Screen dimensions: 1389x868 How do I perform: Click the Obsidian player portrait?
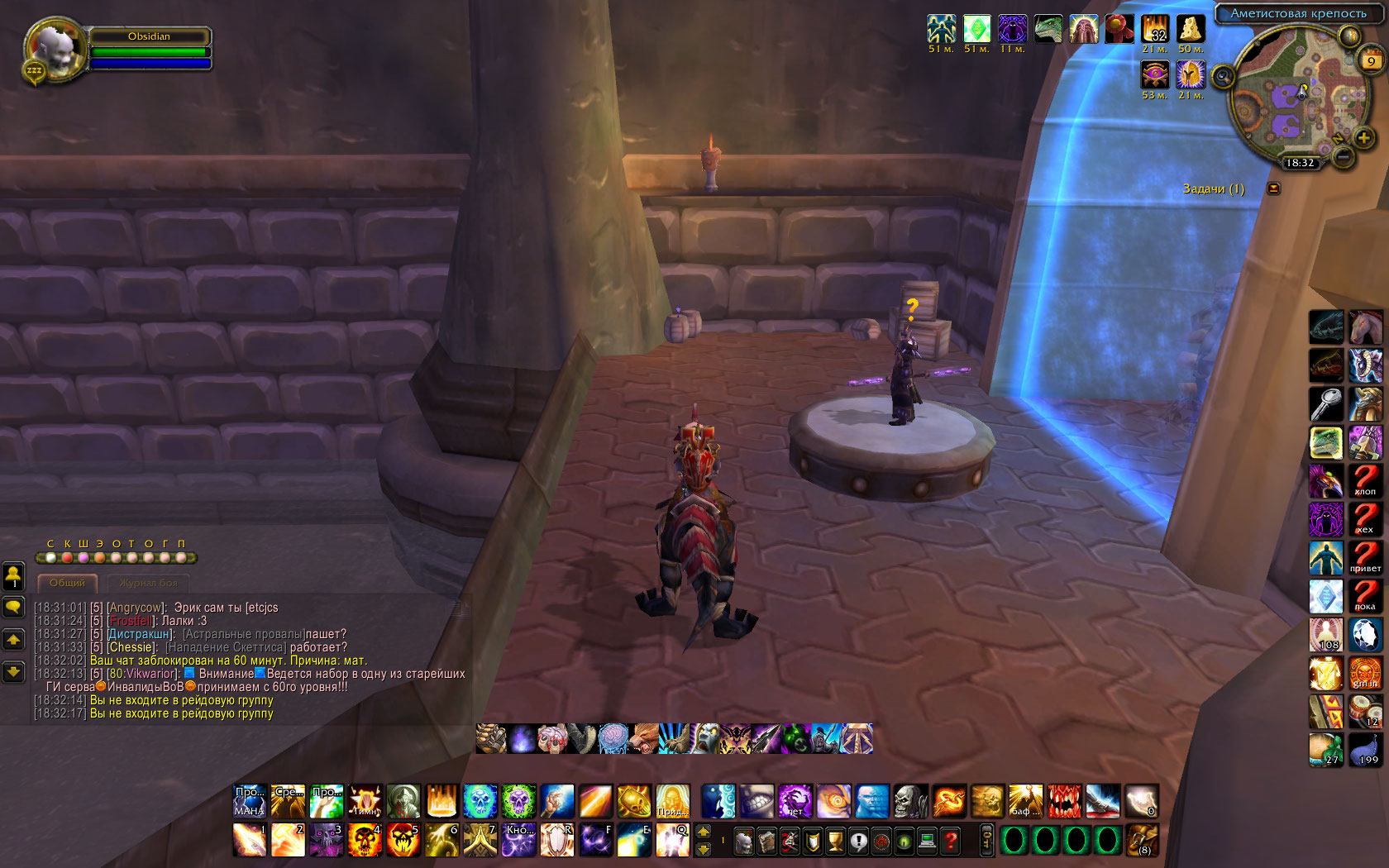tap(55, 50)
